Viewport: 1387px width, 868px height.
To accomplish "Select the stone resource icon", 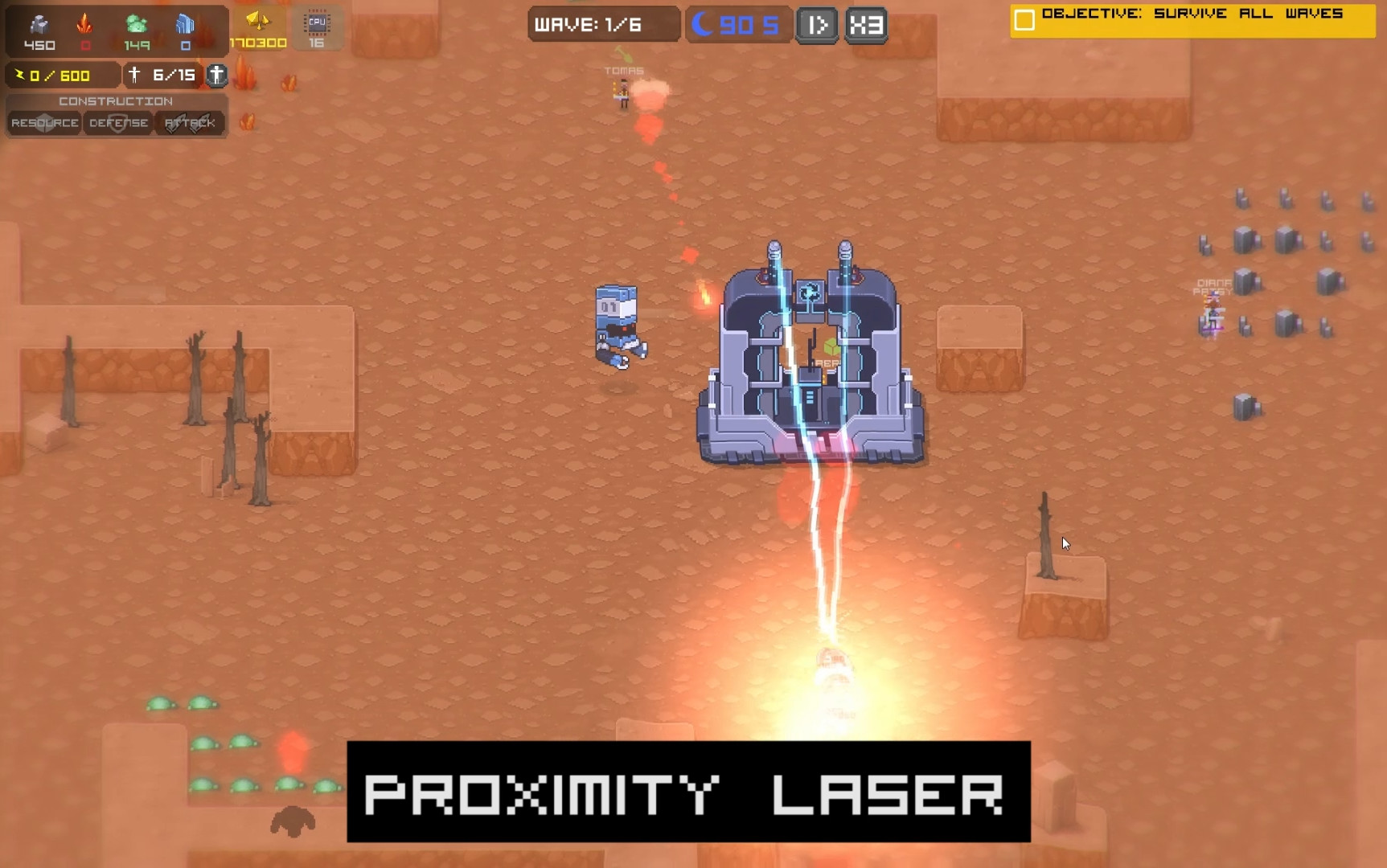I will coord(39,24).
